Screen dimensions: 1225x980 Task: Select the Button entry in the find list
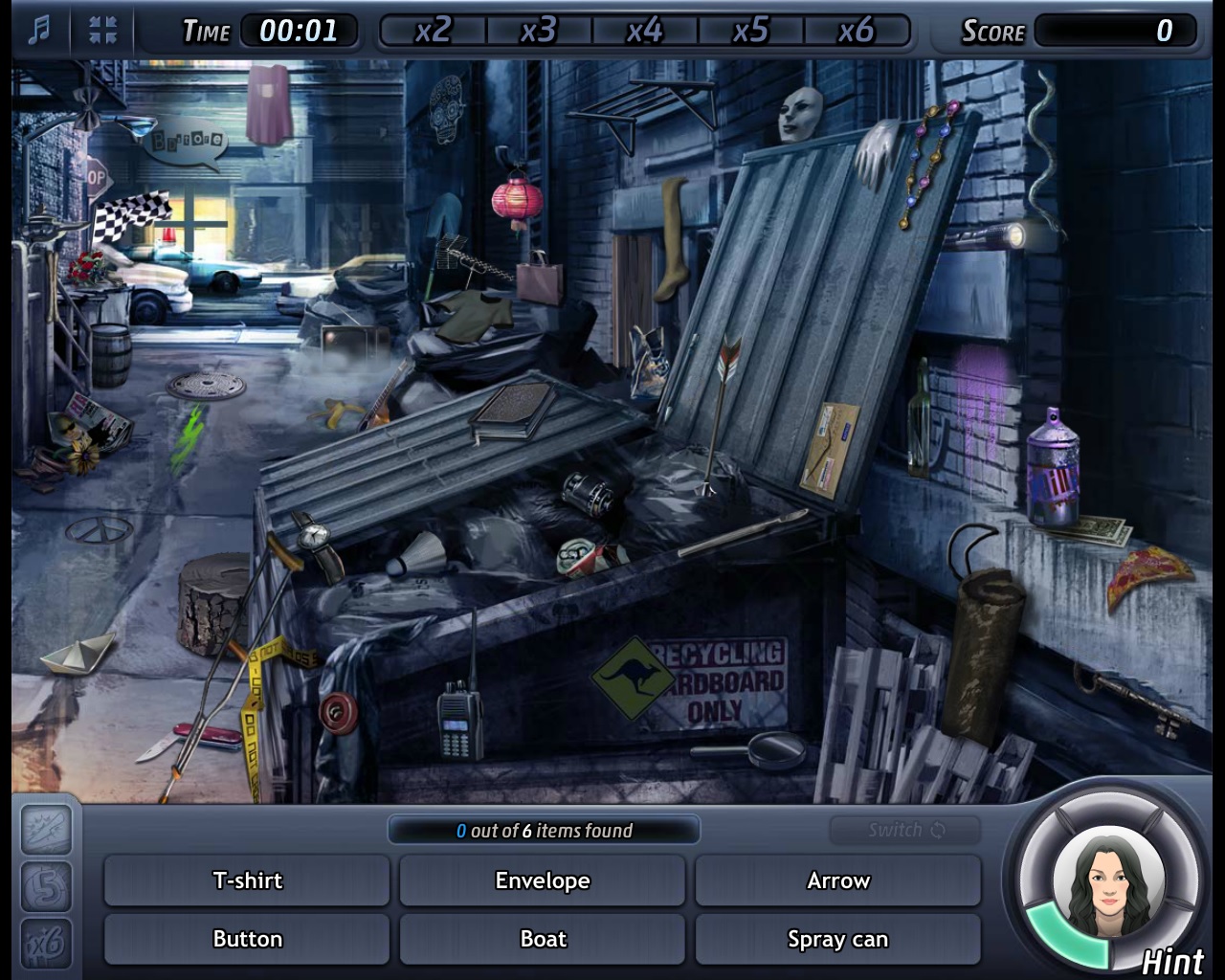[247, 939]
